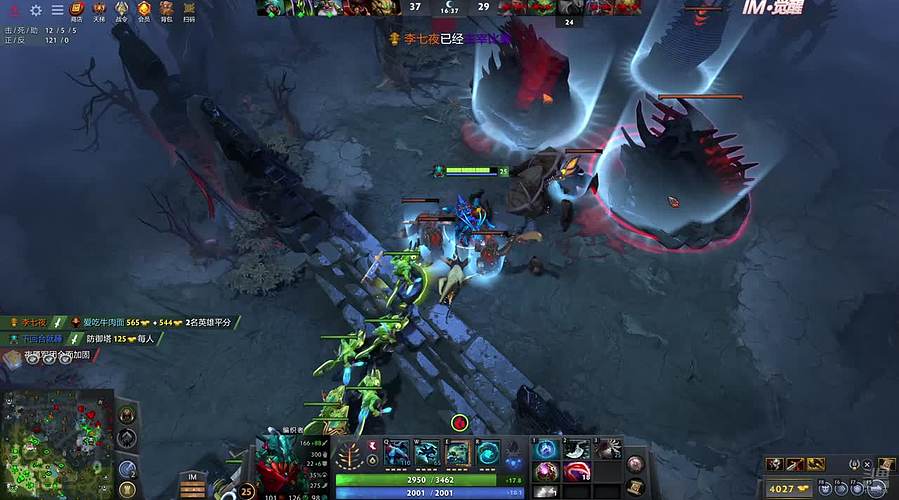
Task: Open the talent tree icon
Action: 351,454
